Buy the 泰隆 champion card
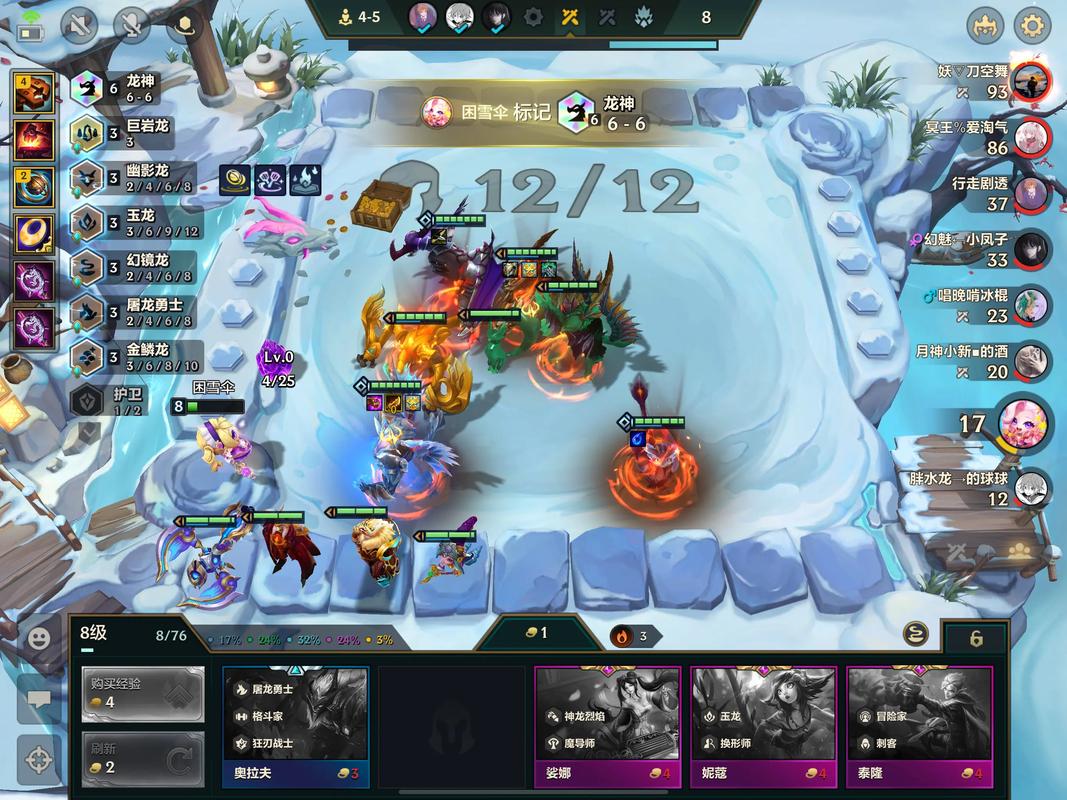This screenshot has width=1067, height=800. point(919,726)
